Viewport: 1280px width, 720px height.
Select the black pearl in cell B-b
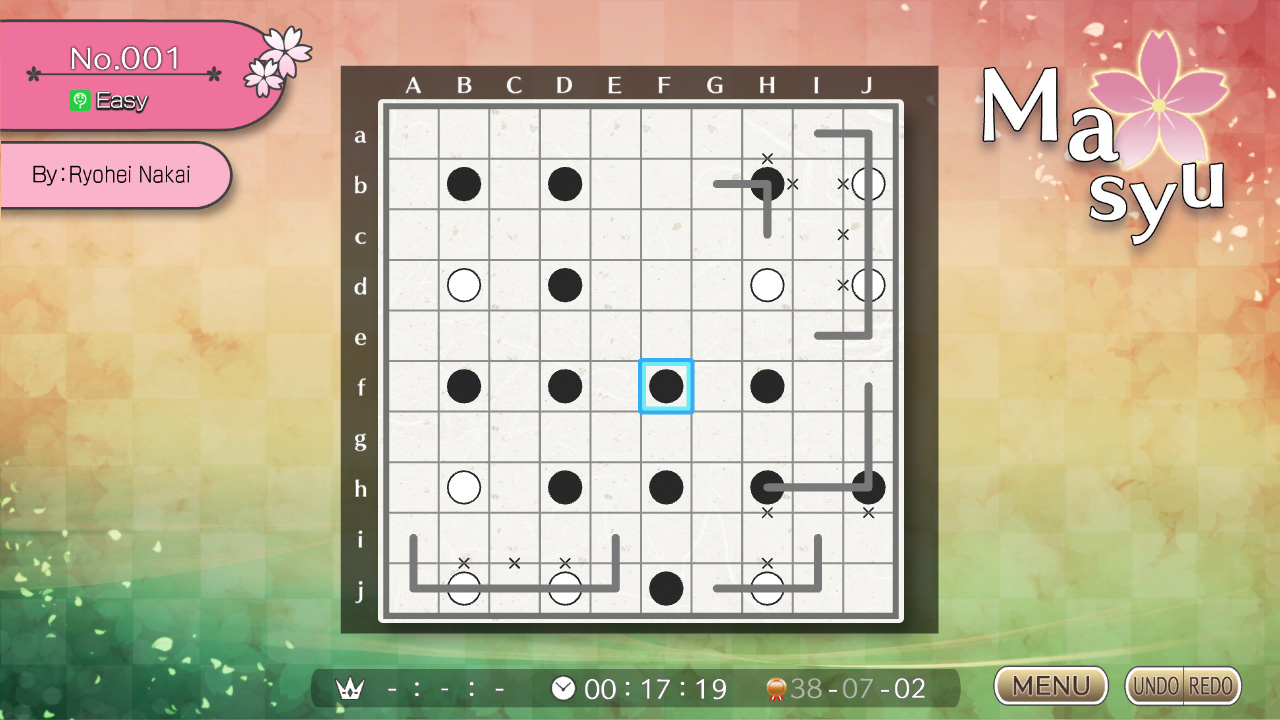coord(463,183)
